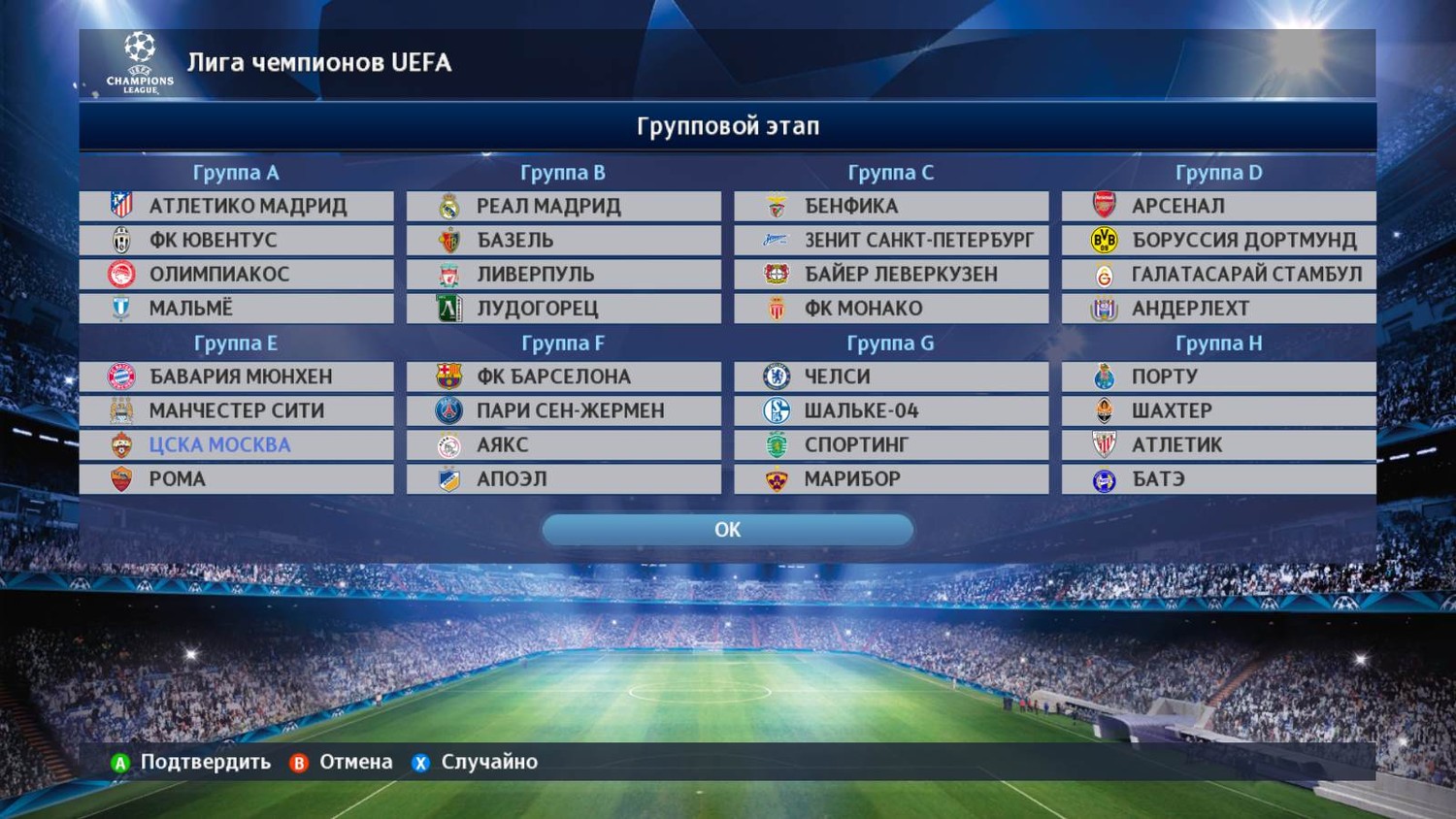This screenshot has height=819, width=1456.
Task: Choose ФК Ювентус in Group A
Action: (x=237, y=240)
